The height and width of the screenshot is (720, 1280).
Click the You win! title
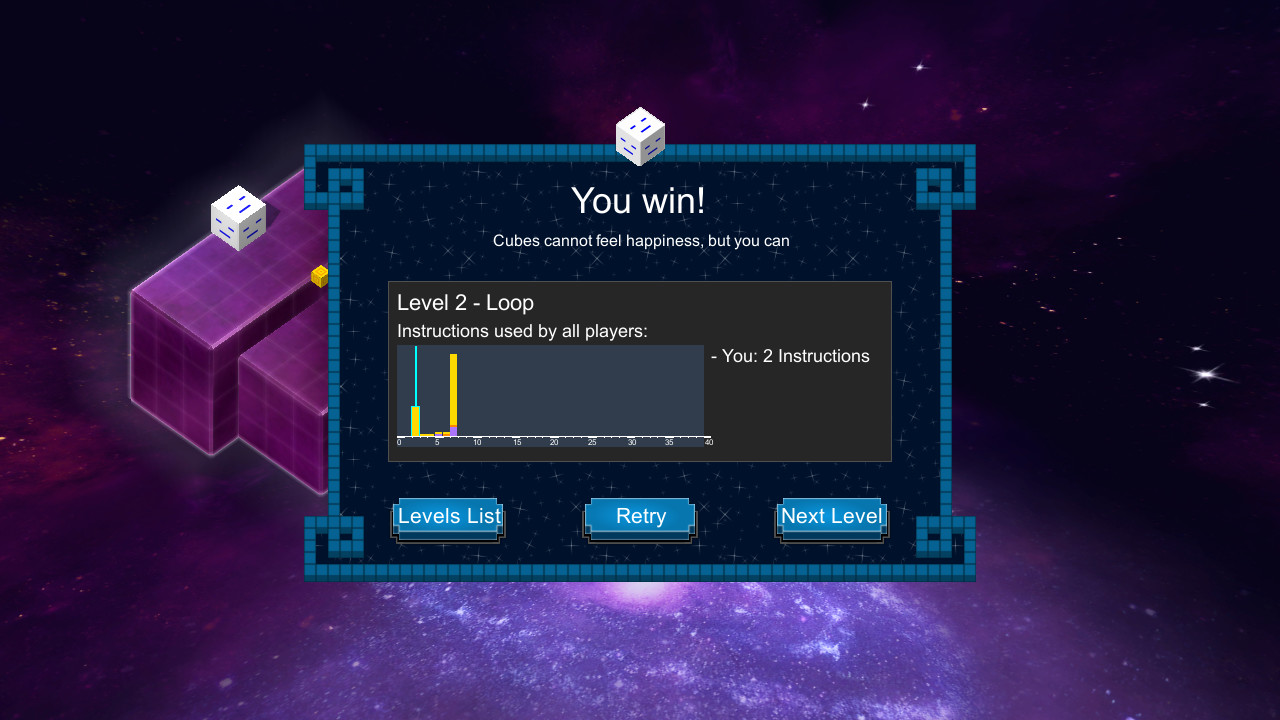(640, 201)
